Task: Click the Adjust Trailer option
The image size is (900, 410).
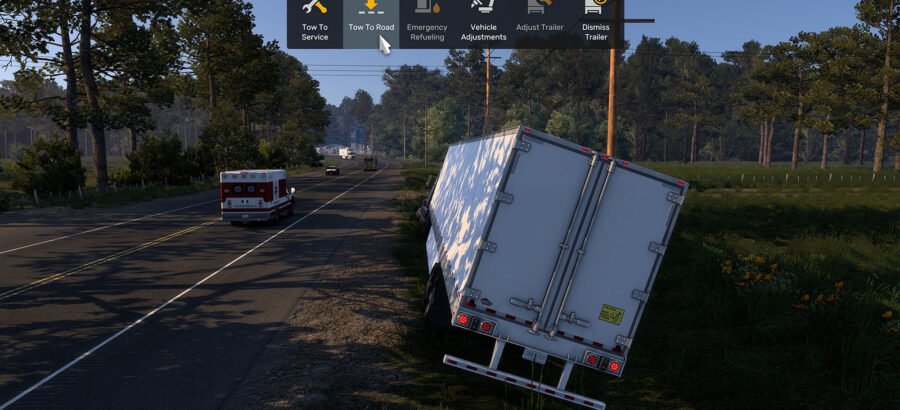Action: coord(540,24)
